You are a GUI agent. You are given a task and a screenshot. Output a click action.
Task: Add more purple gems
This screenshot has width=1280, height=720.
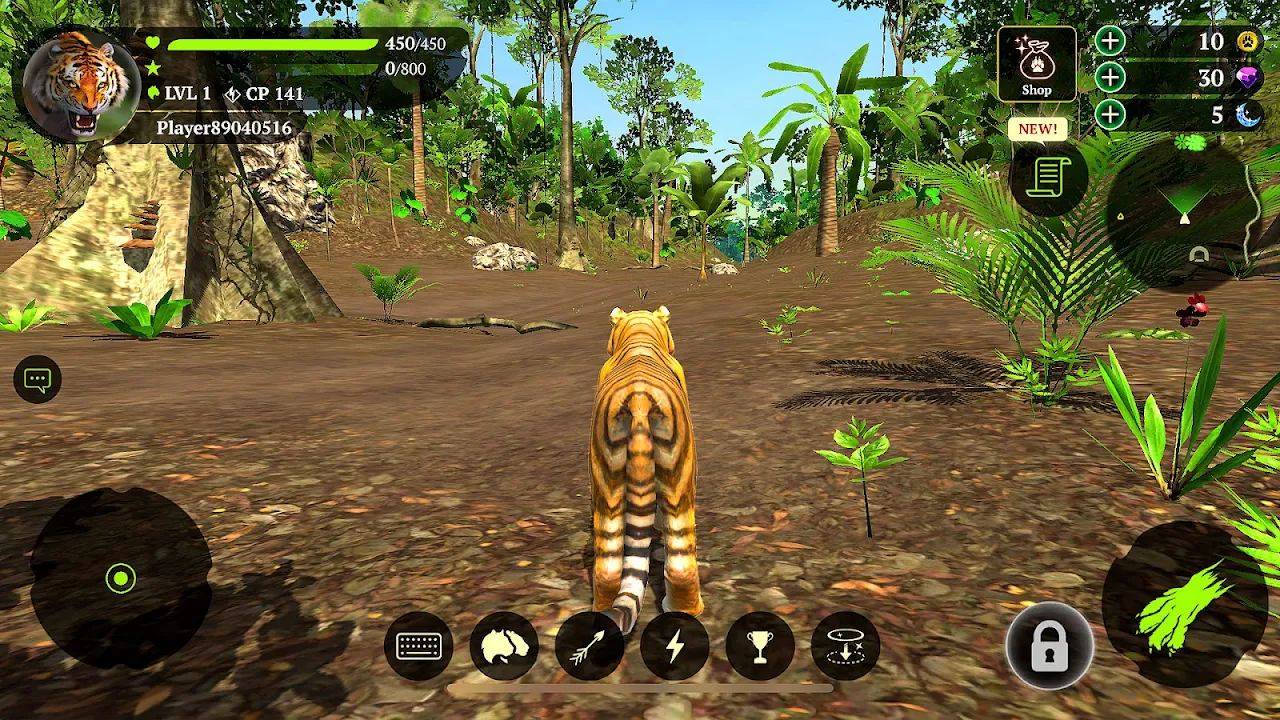(x=1110, y=78)
